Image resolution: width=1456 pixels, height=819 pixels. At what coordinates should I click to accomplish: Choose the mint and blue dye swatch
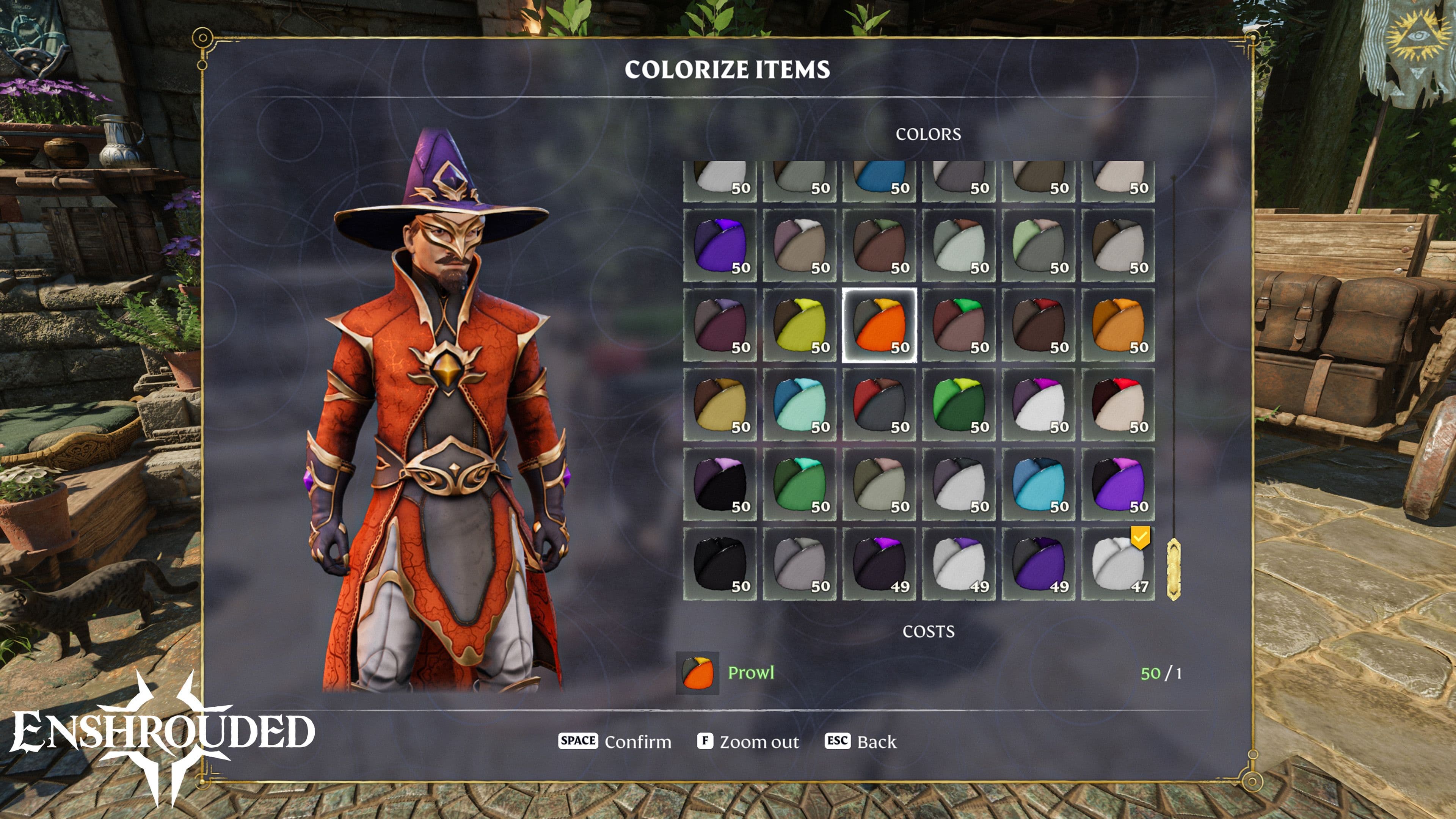[x=799, y=405]
